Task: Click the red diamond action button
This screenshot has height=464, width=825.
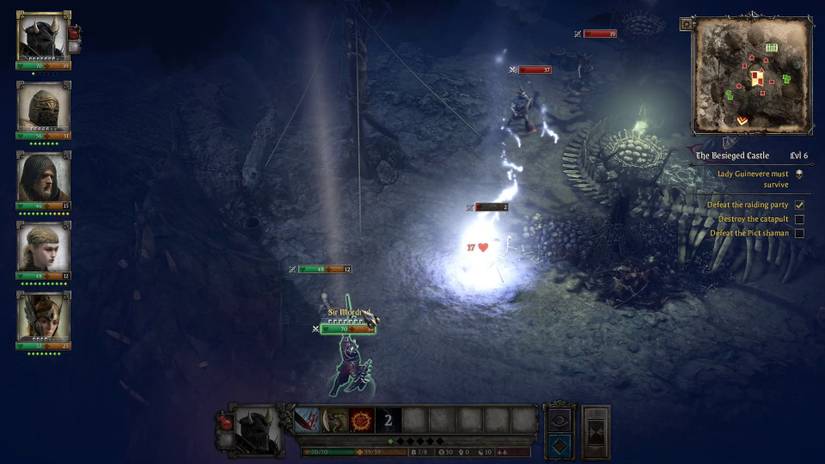Action: click(x=559, y=444)
